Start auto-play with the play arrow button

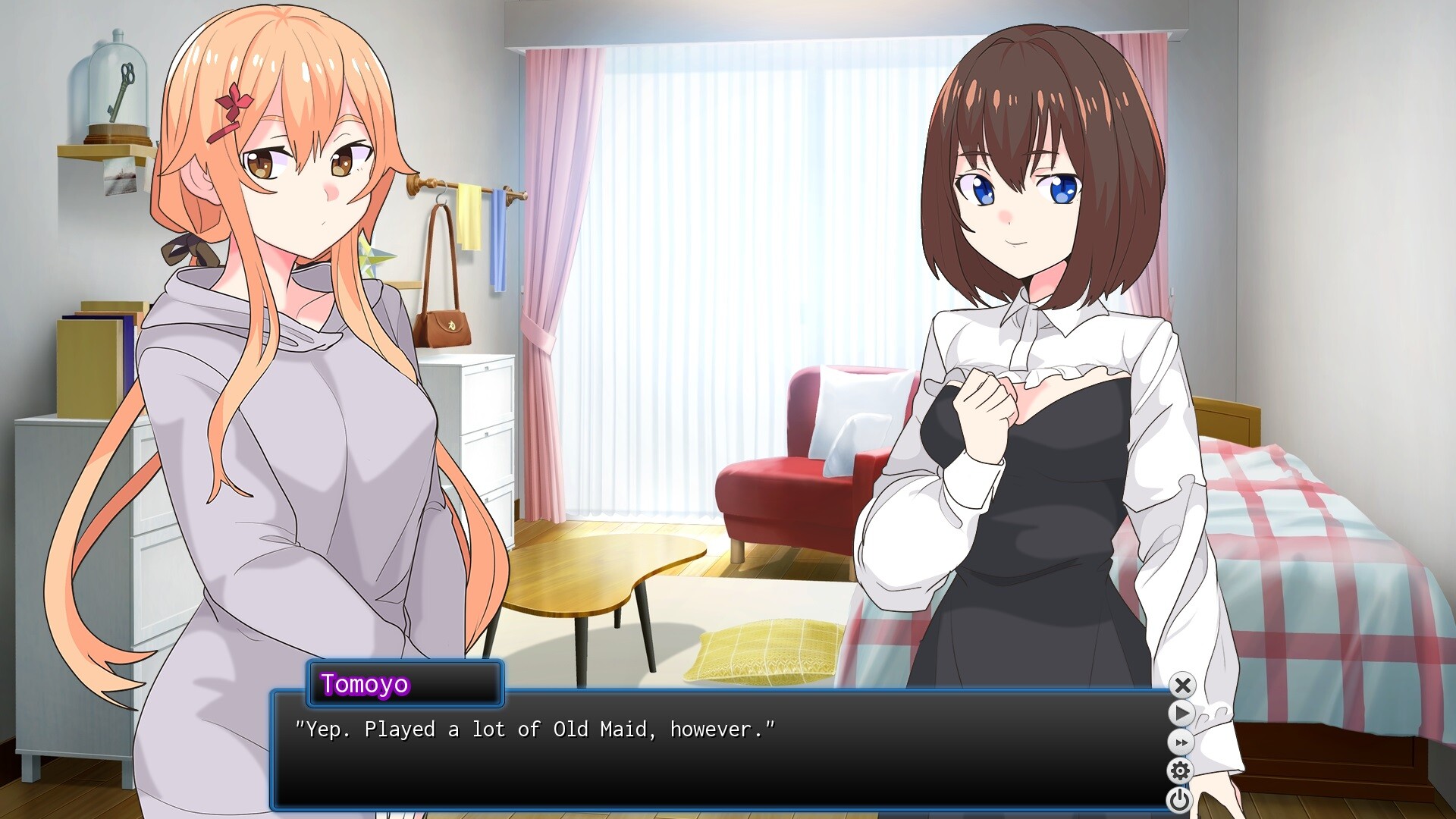[1181, 714]
